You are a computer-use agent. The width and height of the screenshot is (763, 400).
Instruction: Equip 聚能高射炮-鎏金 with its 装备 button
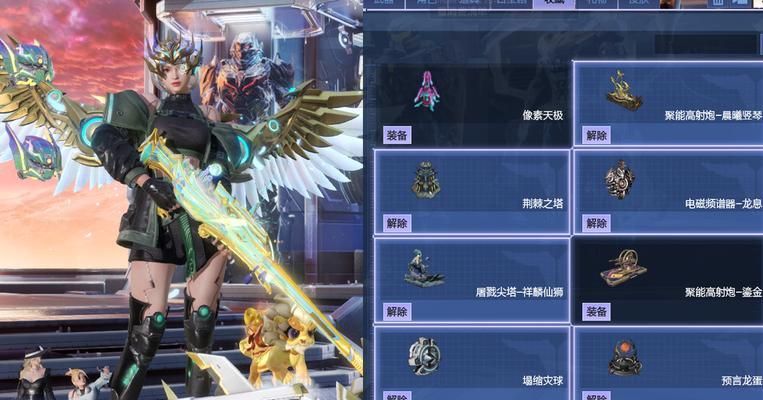(596, 312)
